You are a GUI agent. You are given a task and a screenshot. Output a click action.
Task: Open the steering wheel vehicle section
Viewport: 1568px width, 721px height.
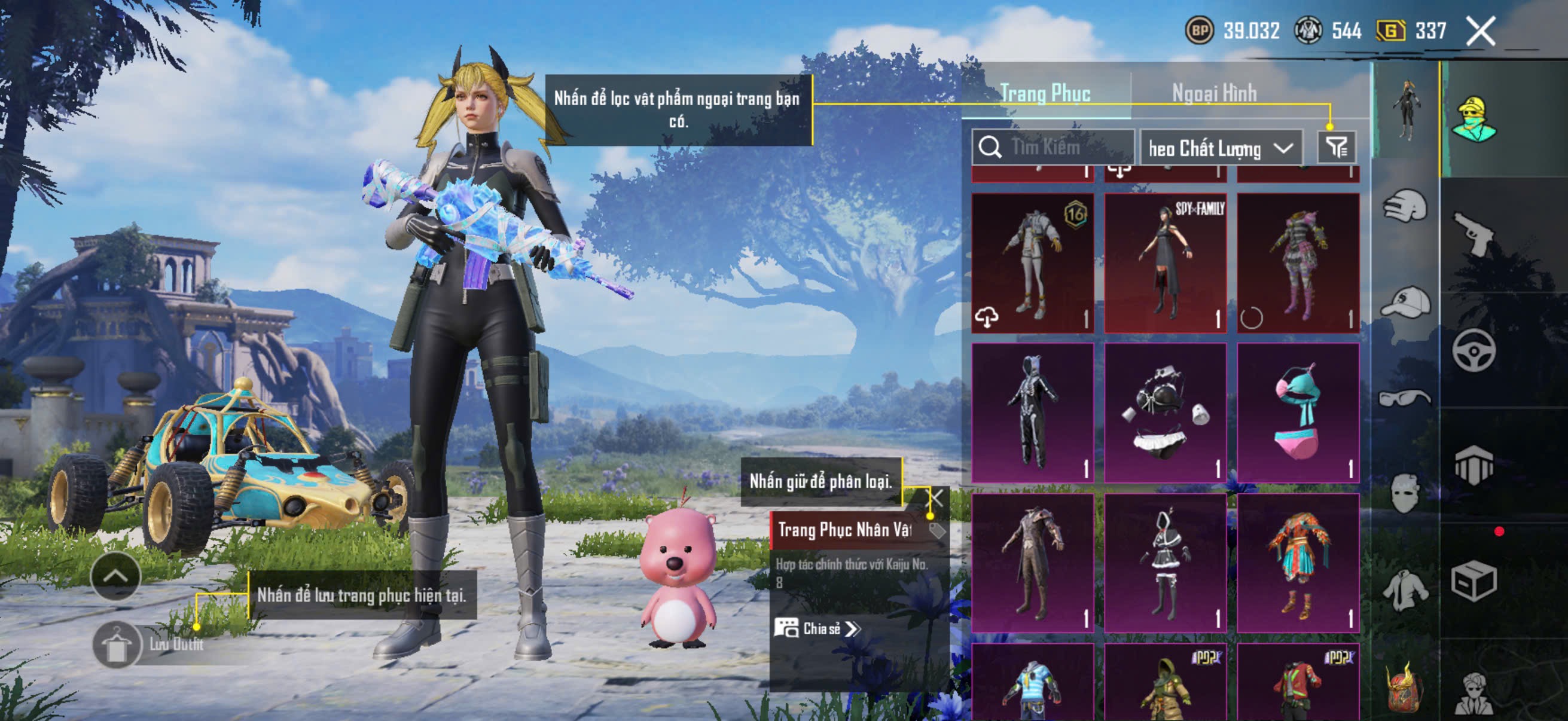pyautogui.click(x=1473, y=350)
